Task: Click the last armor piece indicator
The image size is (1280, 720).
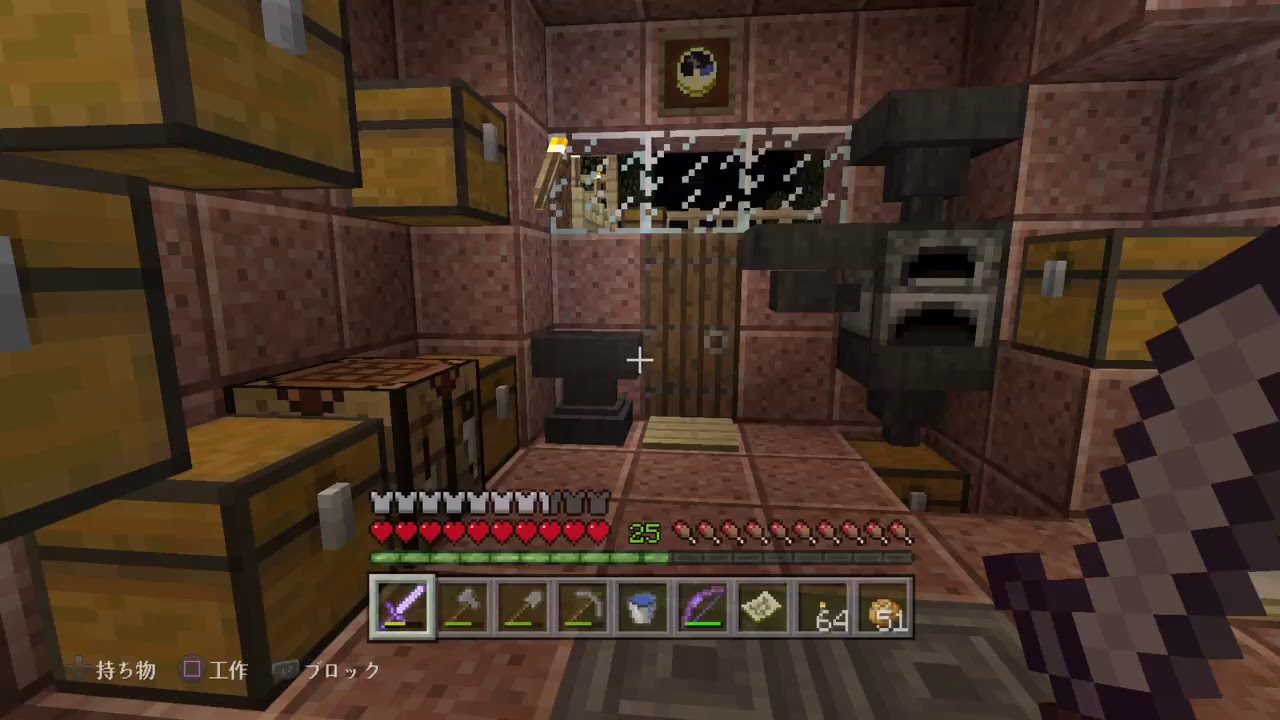Action: [597, 500]
